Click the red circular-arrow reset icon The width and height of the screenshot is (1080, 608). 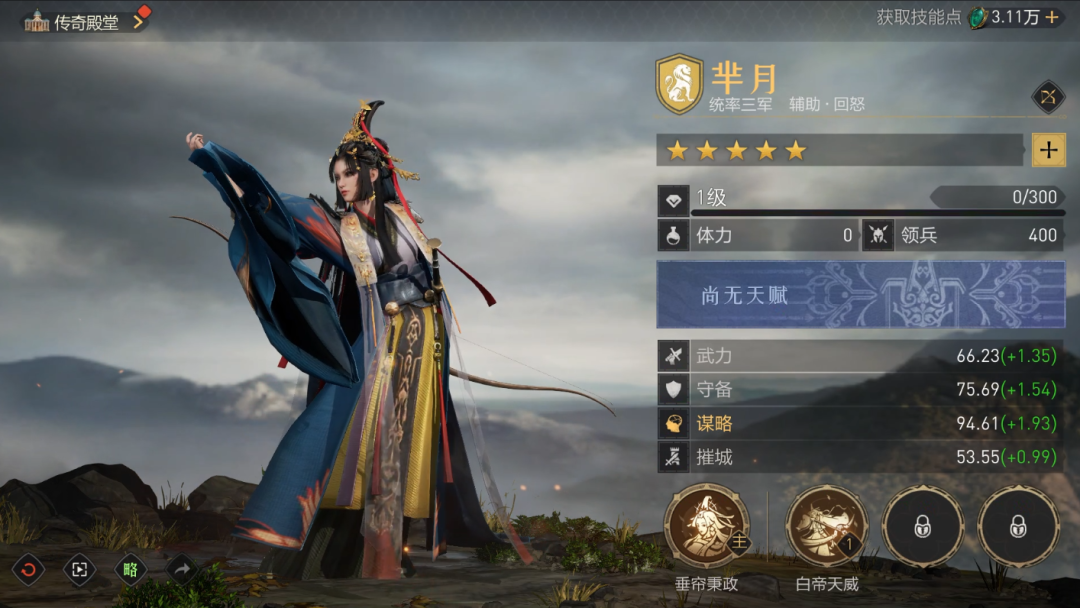coord(27,570)
